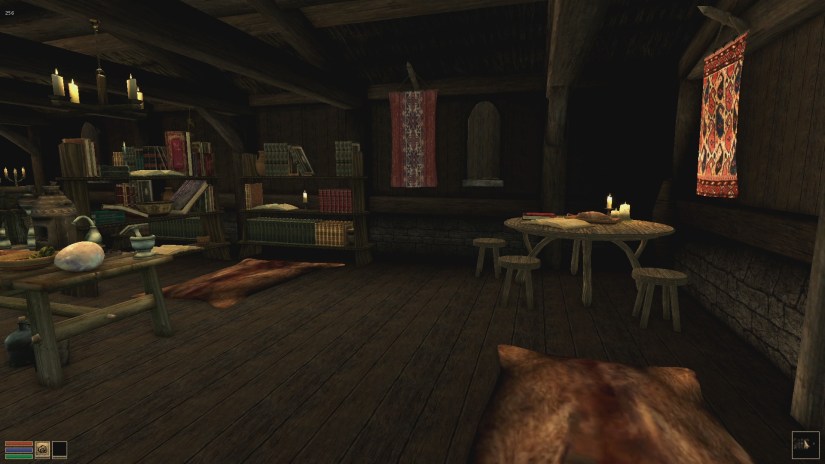Open the minimap with the player arrow
The image size is (825, 464).
click(804, 443)
